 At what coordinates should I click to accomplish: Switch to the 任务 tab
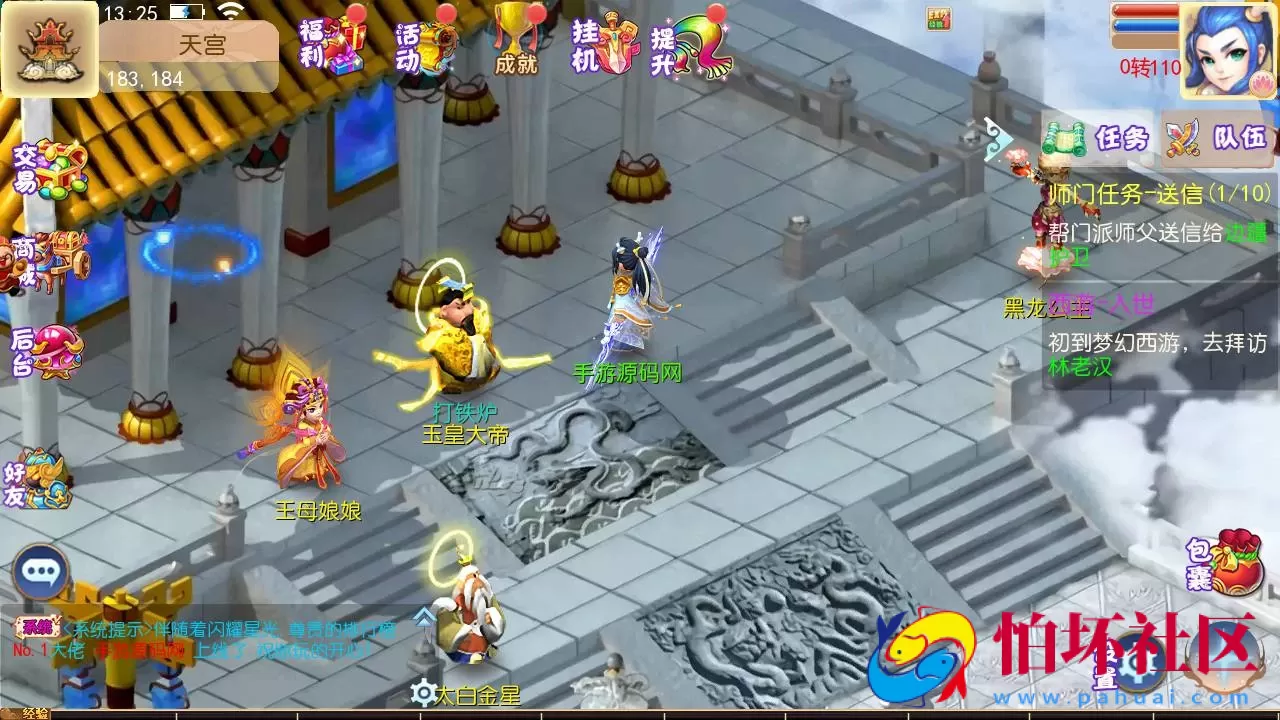point(1120,138)
